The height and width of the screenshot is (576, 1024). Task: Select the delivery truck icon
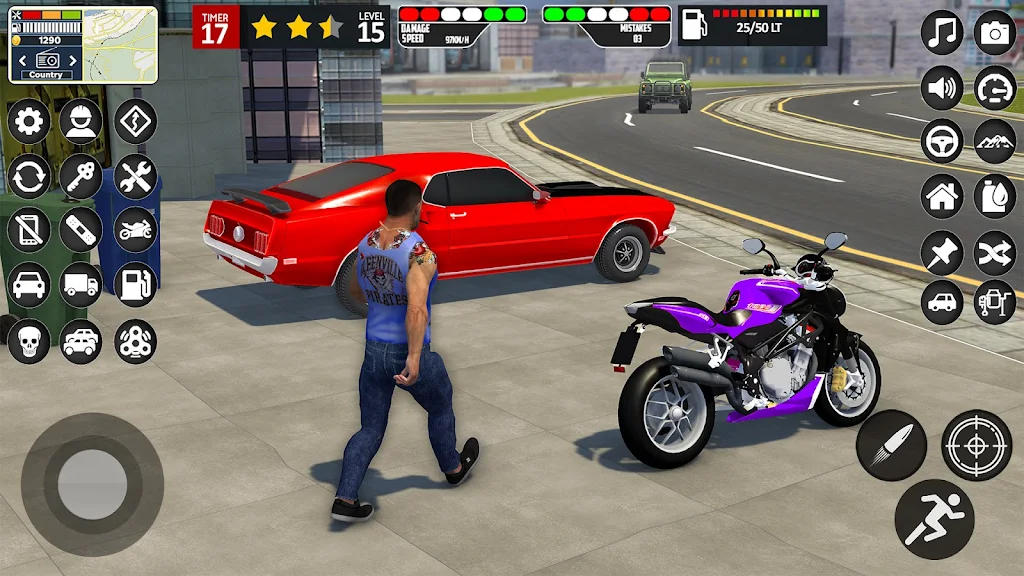(81, 285)
